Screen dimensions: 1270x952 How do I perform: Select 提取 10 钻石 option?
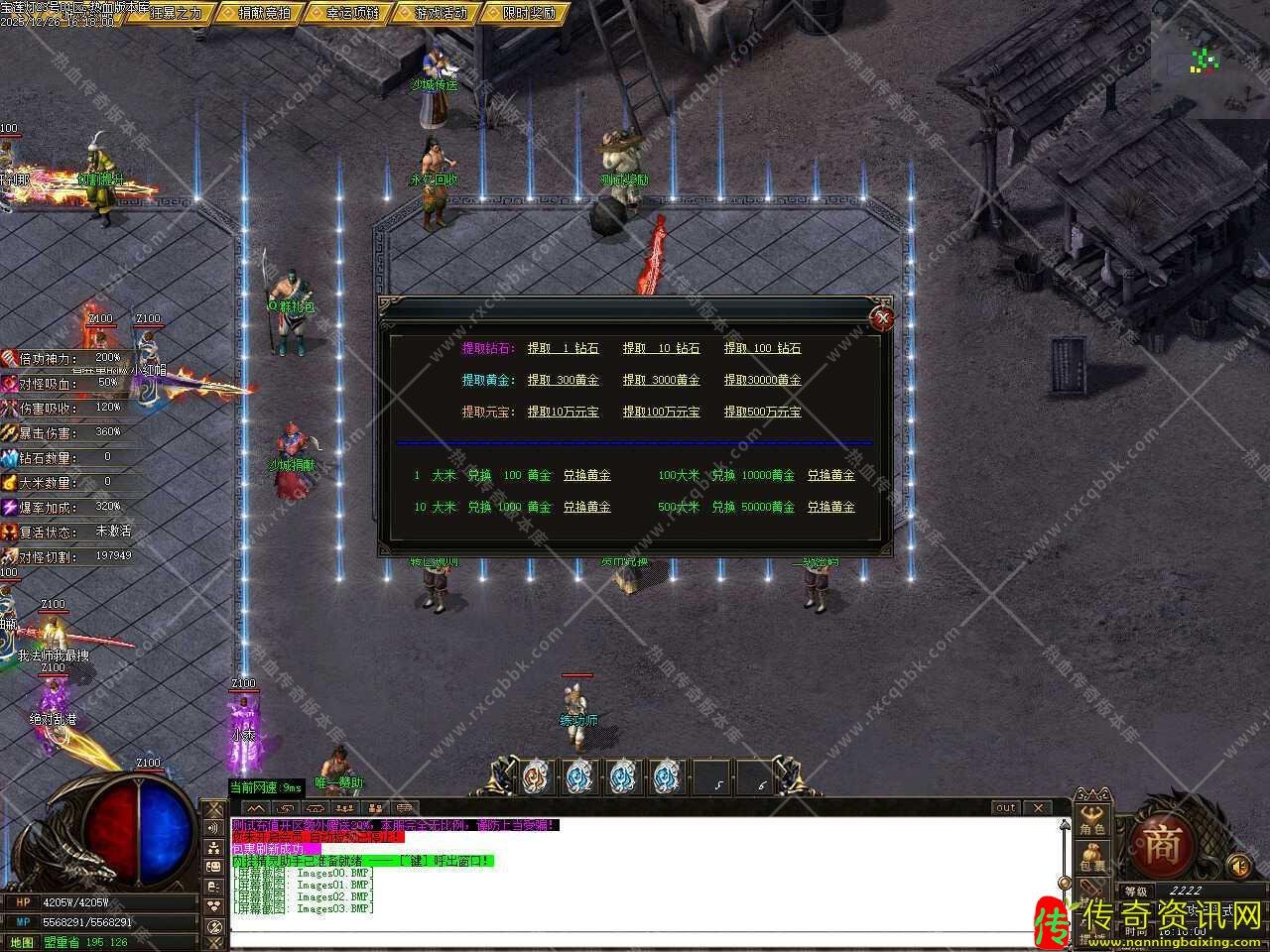(x=661, y=348)
